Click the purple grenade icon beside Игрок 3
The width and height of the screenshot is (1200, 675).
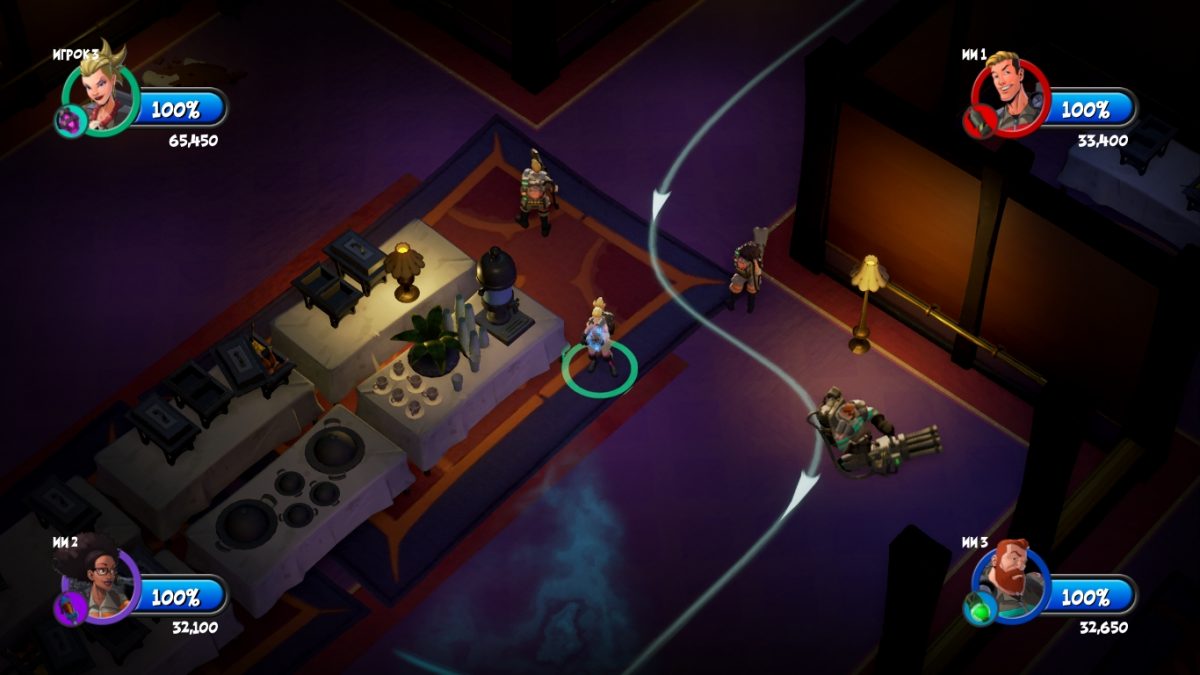tap(68, 122)
